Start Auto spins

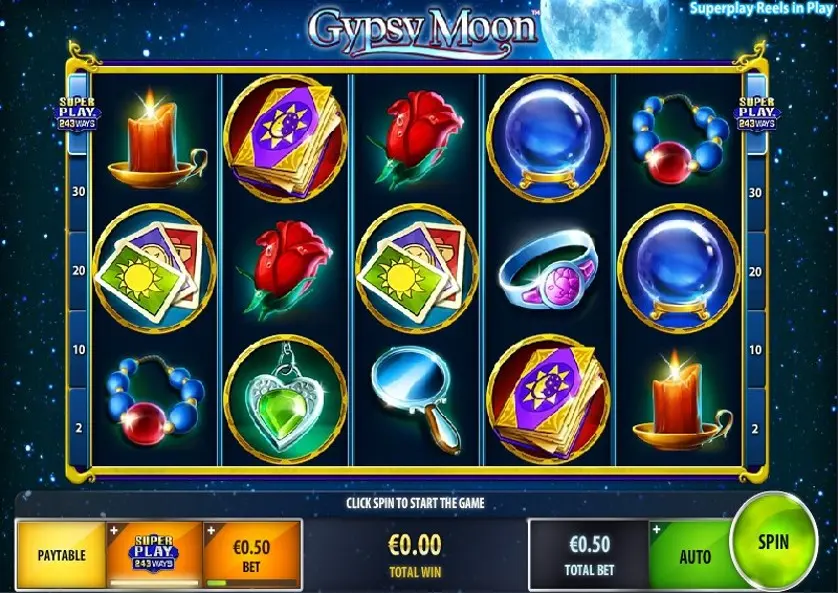pyautogui.click(x=693, y=555)
